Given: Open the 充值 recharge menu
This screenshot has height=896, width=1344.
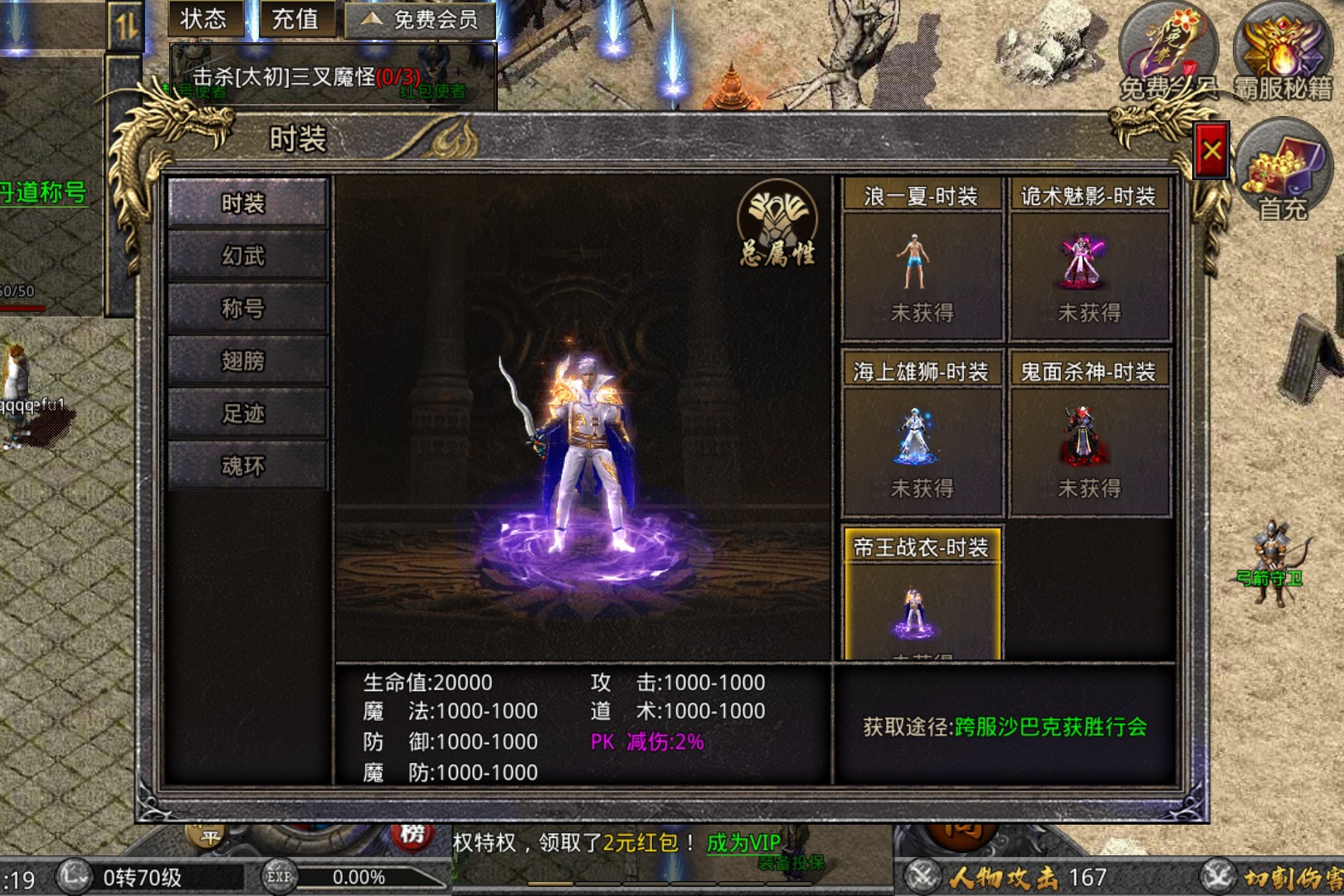Looking at the screenshot, I should coord(295,19).
